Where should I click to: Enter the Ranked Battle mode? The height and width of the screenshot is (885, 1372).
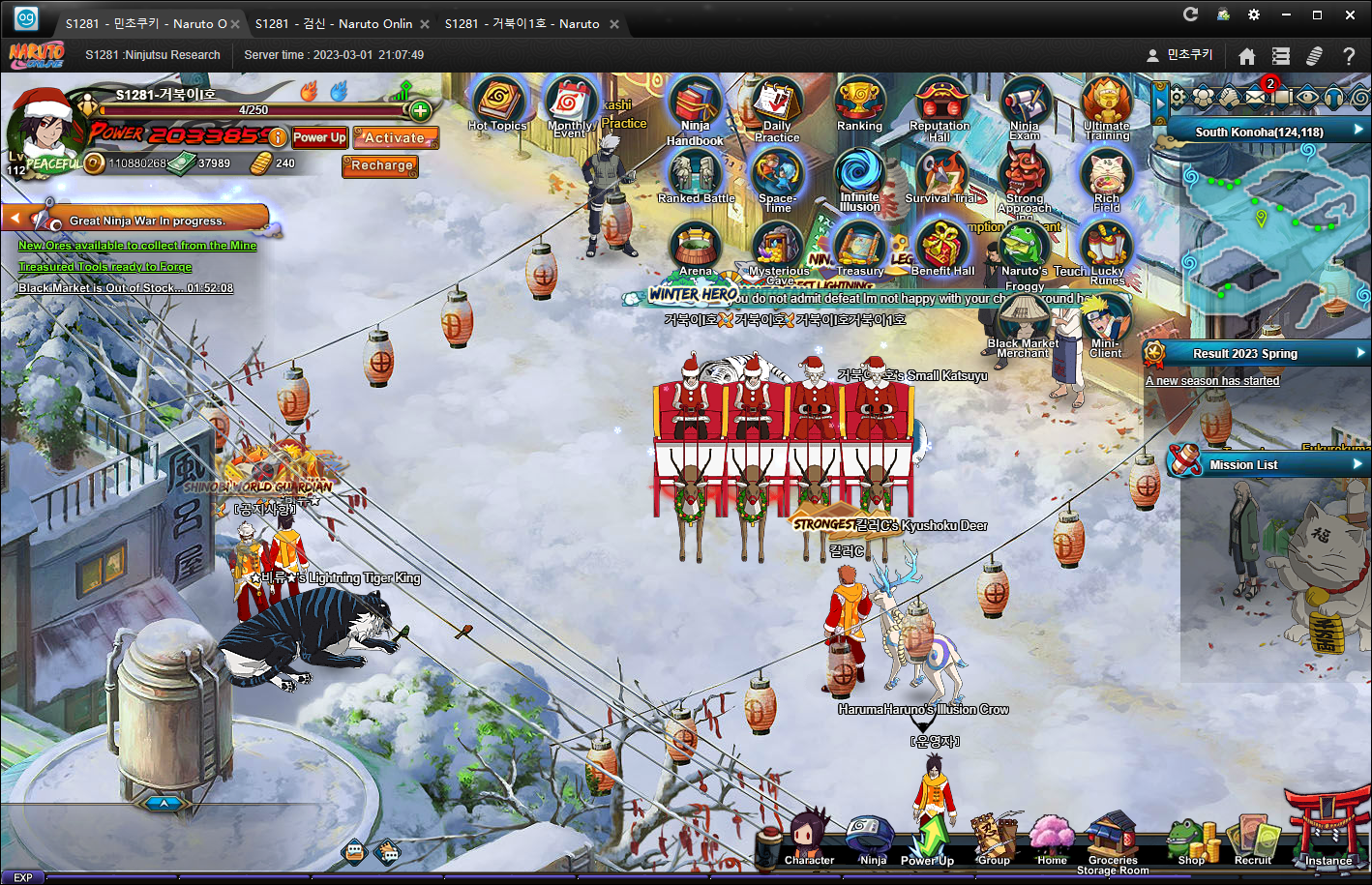pyautogui.click(x=696, y=177)
